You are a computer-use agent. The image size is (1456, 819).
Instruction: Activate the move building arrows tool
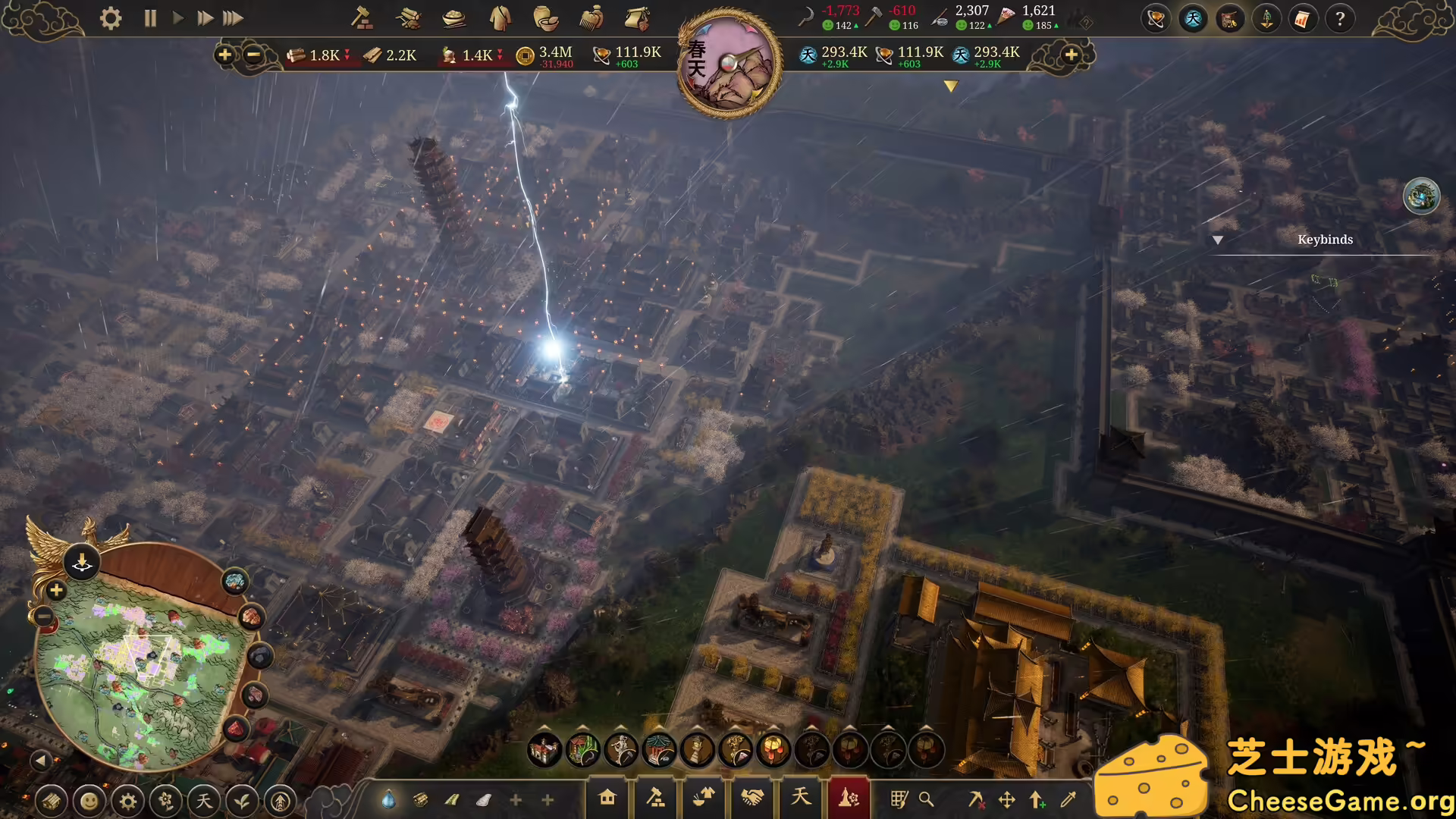pyautogui.click(x=1007, y=799)
